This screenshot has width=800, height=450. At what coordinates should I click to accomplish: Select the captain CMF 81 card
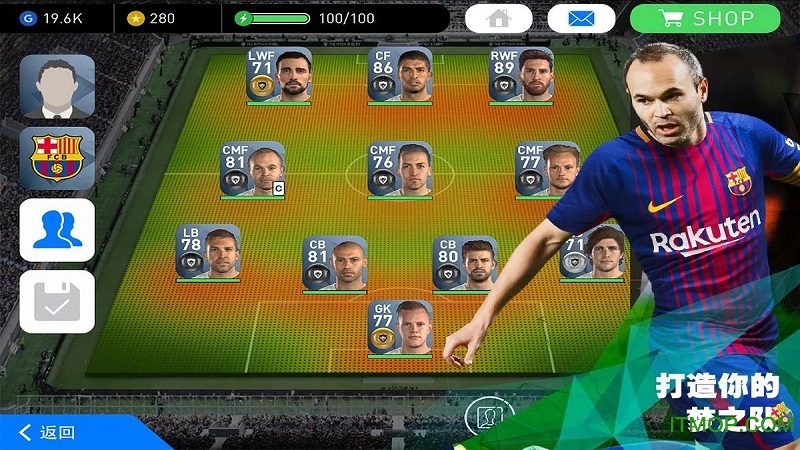coord(253,169)
